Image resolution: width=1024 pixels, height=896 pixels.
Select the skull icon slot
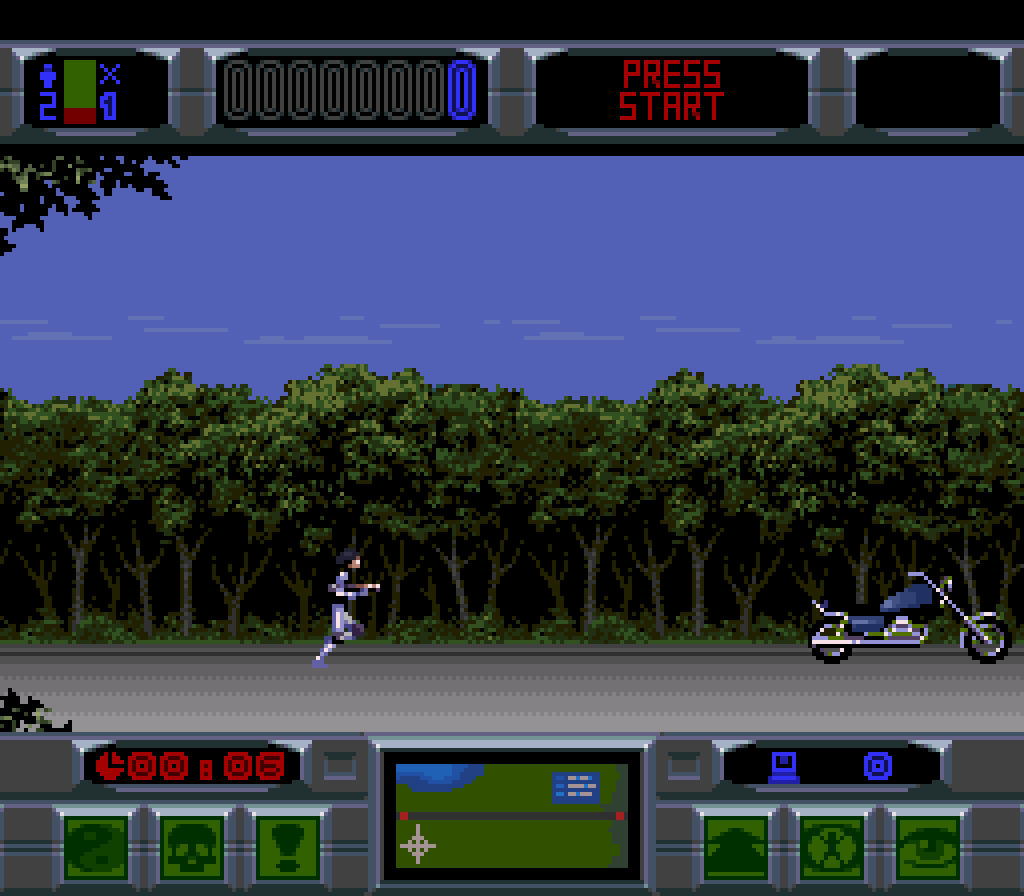pos(192,847)
